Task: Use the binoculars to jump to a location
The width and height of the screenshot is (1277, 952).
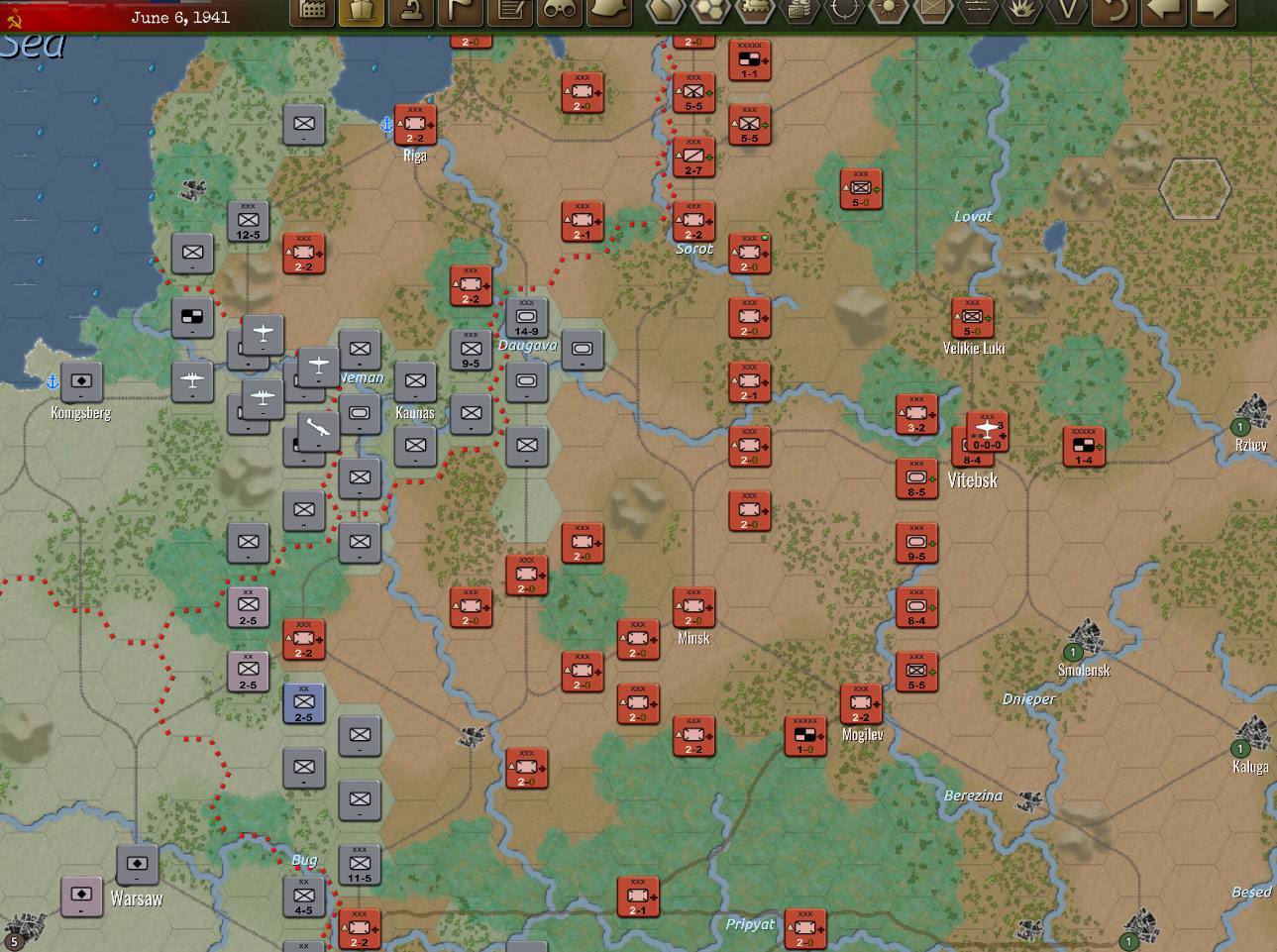Action: point(558,13)
